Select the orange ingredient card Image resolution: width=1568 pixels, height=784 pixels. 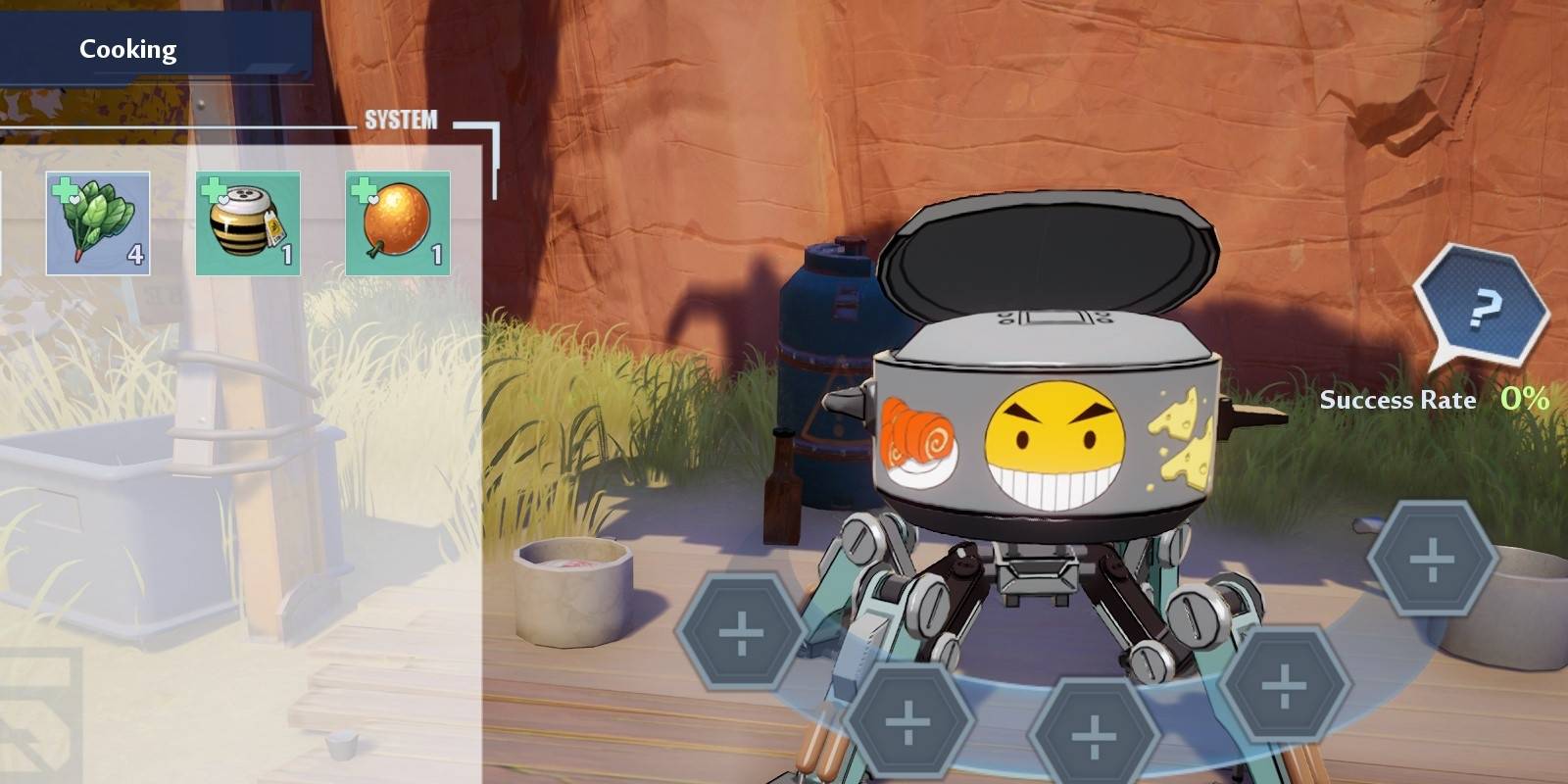pyautogui.click(x=396, y=223)
